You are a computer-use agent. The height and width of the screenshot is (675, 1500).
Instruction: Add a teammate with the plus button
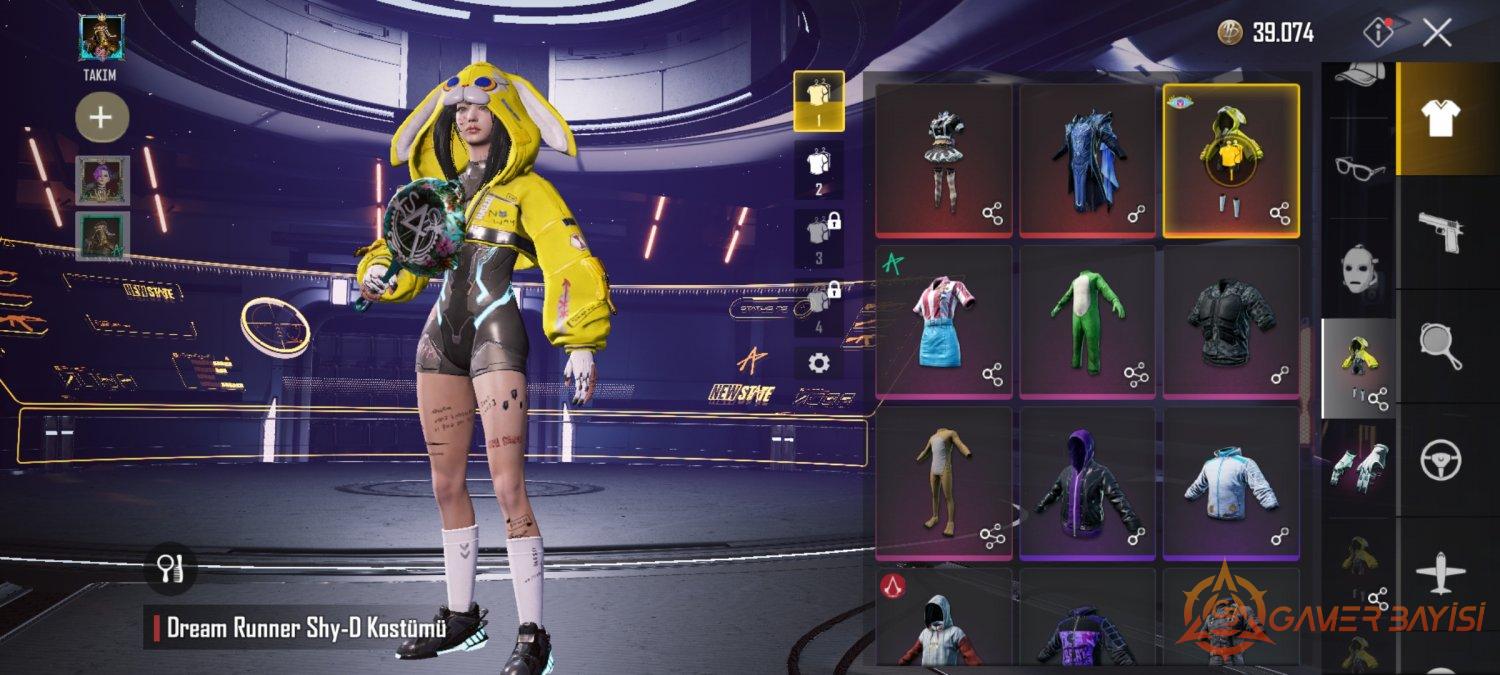(101, 118)
